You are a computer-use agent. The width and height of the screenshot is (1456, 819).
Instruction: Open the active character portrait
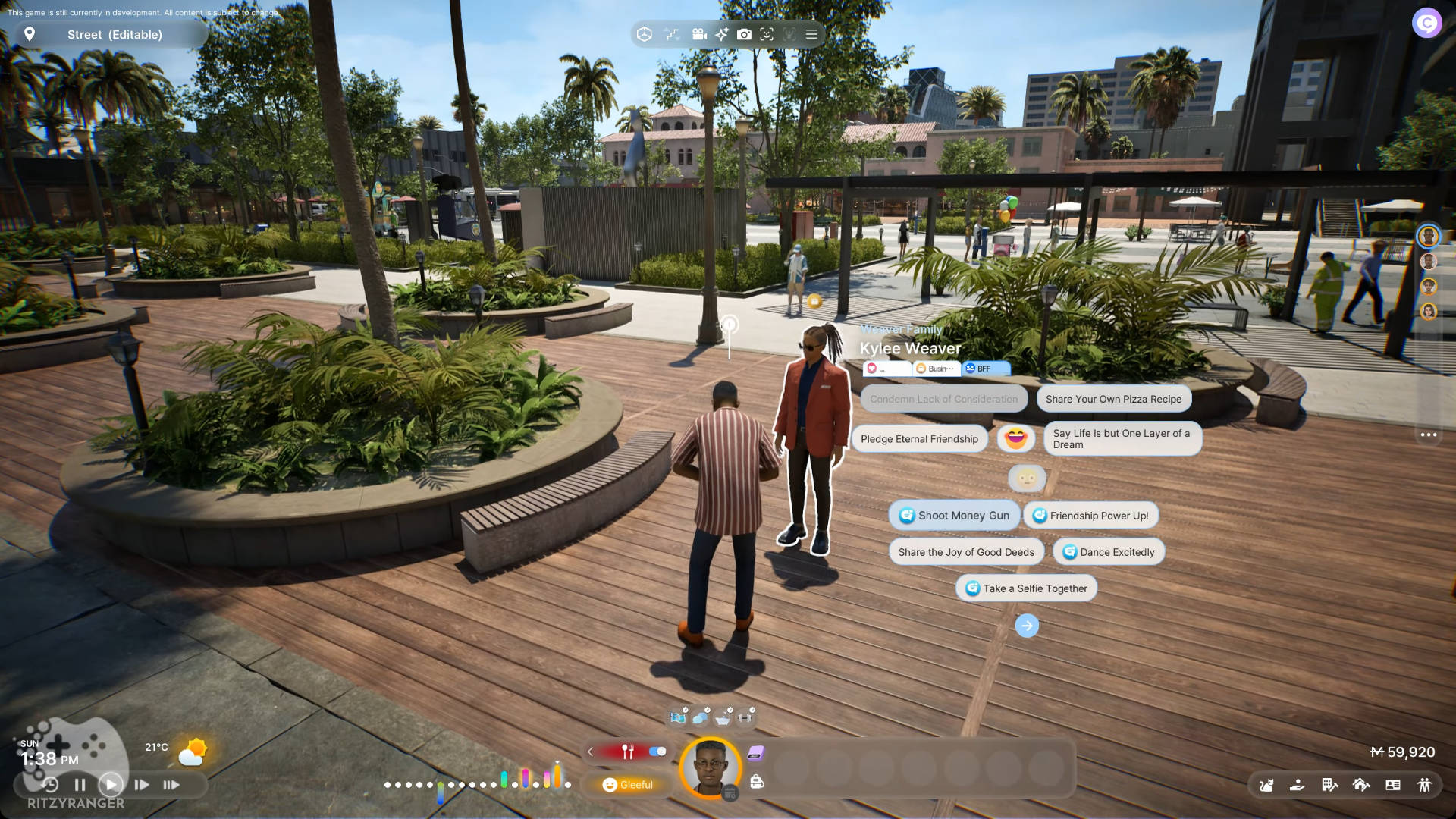(710, 767)
